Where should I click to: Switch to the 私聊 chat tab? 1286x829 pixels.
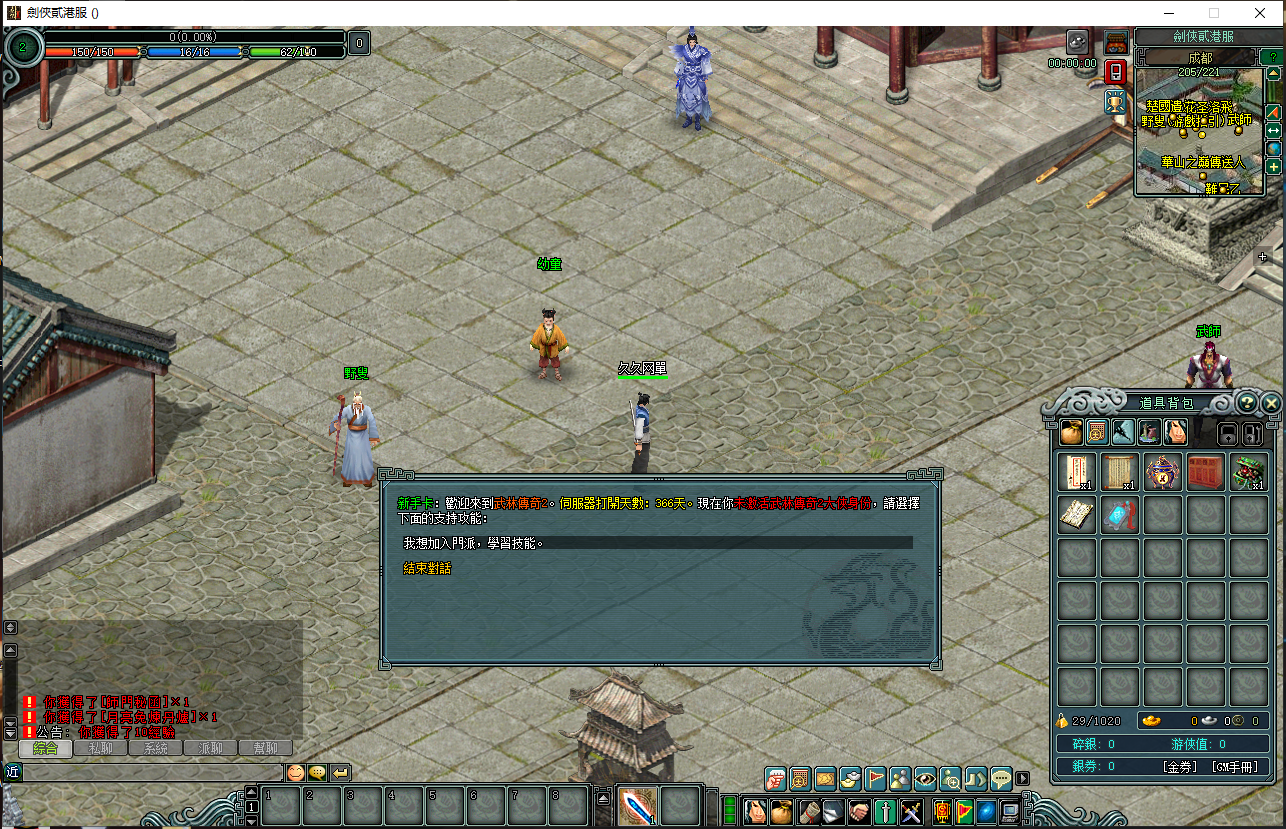101,748
